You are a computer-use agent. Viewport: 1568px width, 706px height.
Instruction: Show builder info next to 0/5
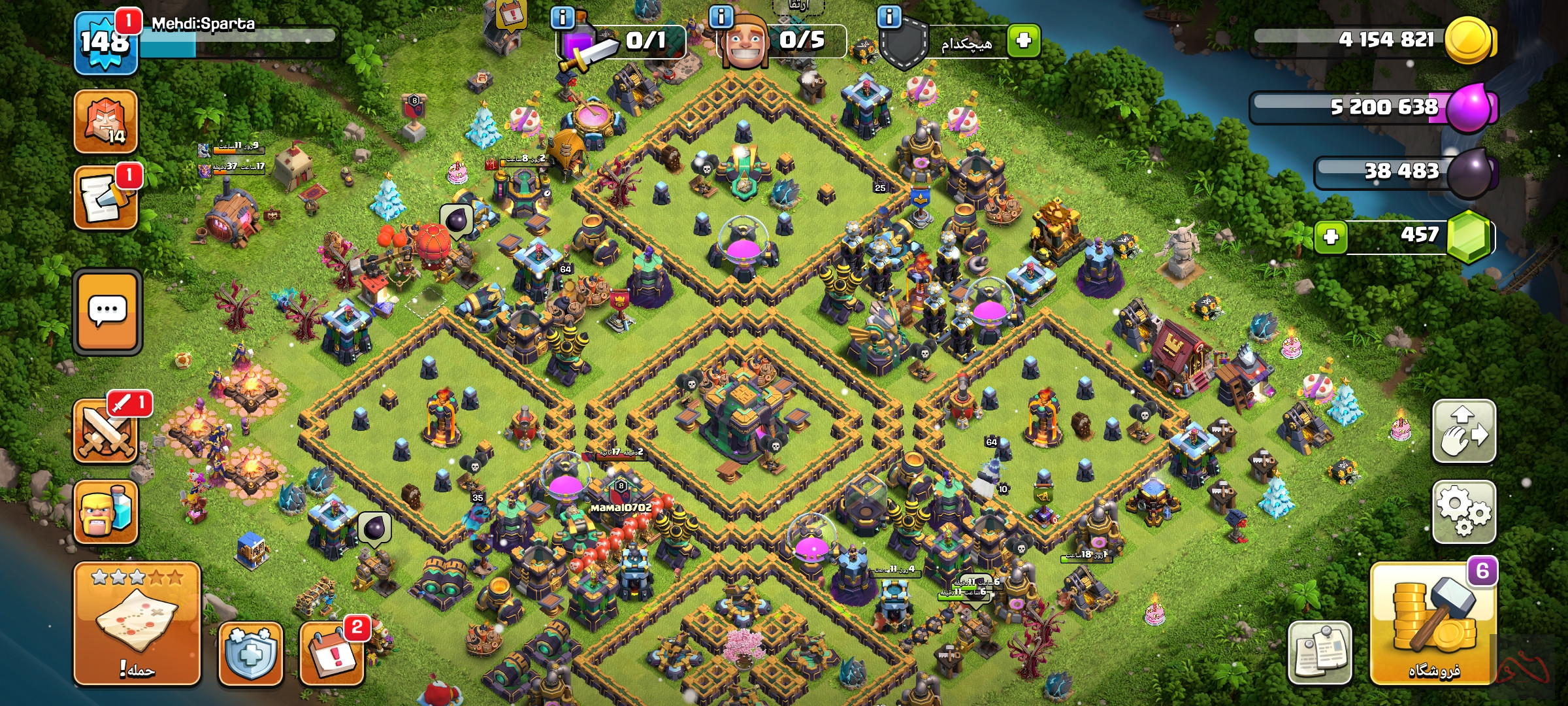[x=721, y=16]
